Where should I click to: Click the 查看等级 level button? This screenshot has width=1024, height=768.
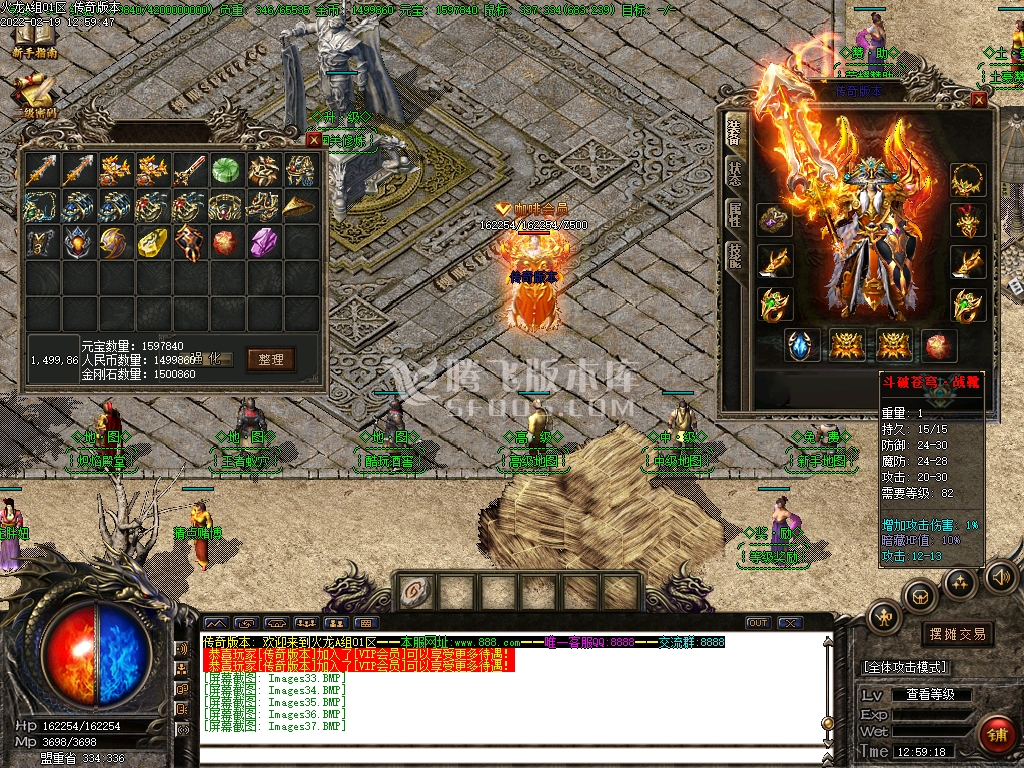pos(930,694)
